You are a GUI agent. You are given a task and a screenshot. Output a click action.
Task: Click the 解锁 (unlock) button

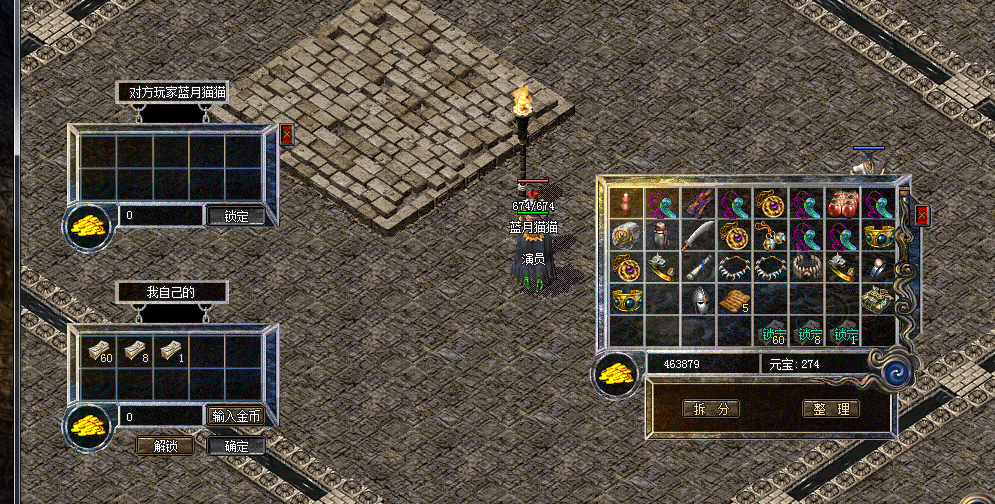(164, 446)
